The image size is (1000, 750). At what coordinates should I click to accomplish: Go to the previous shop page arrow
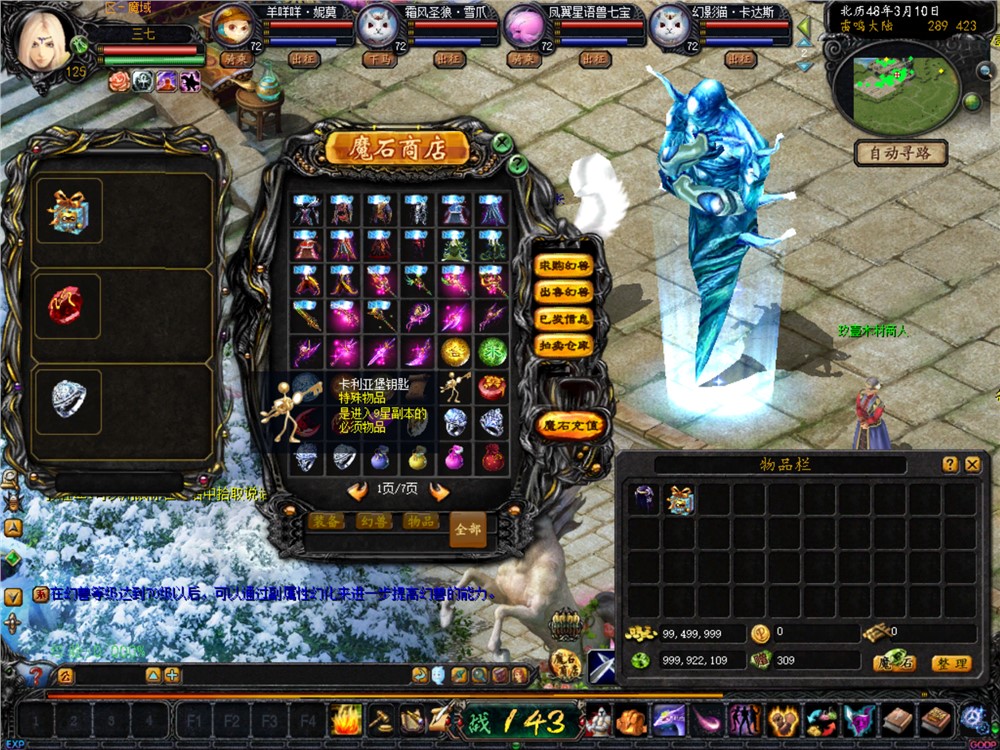click(x=357, y=491)
